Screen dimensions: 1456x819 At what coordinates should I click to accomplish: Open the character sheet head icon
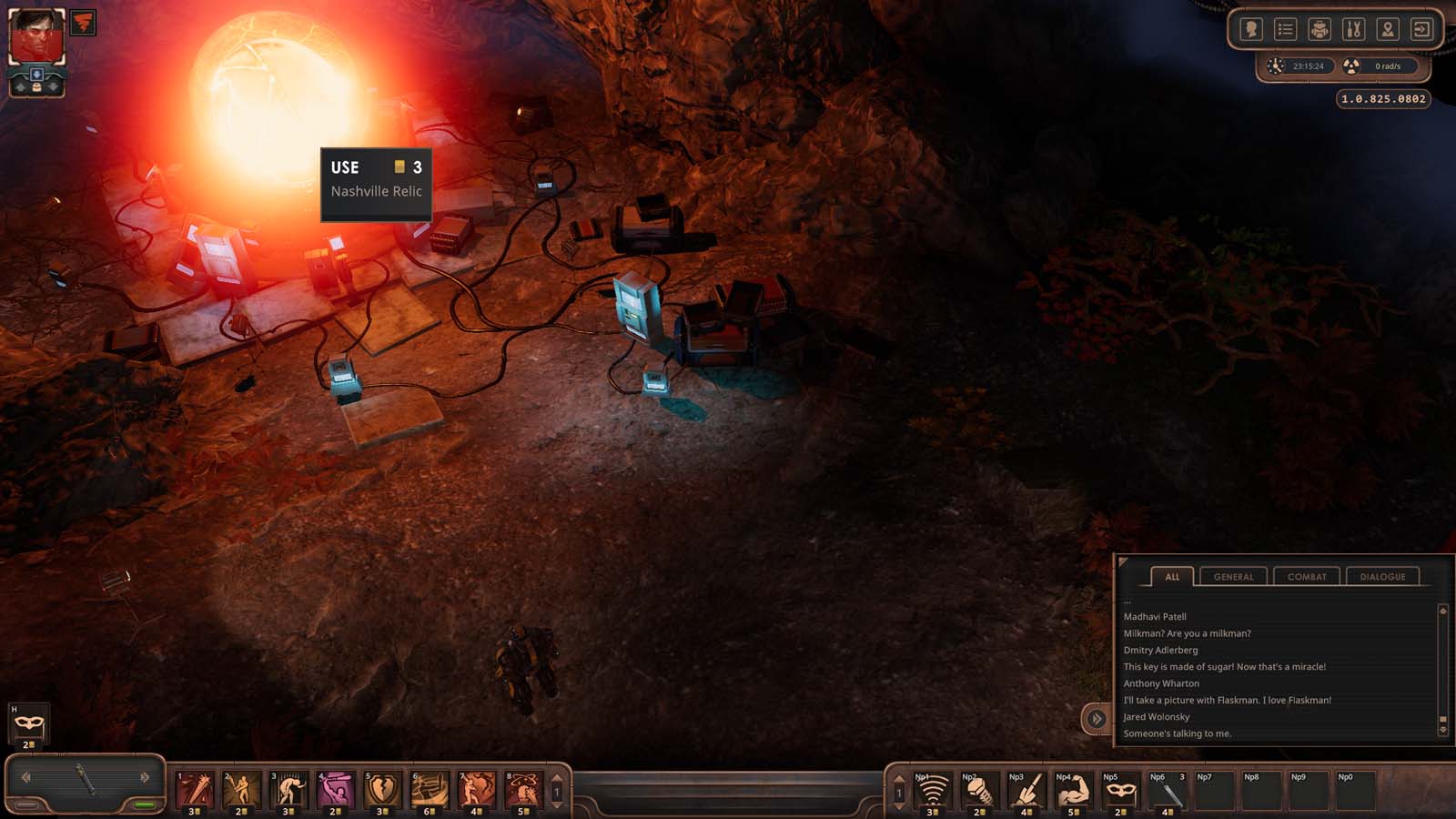click(x=1251, y=29)
